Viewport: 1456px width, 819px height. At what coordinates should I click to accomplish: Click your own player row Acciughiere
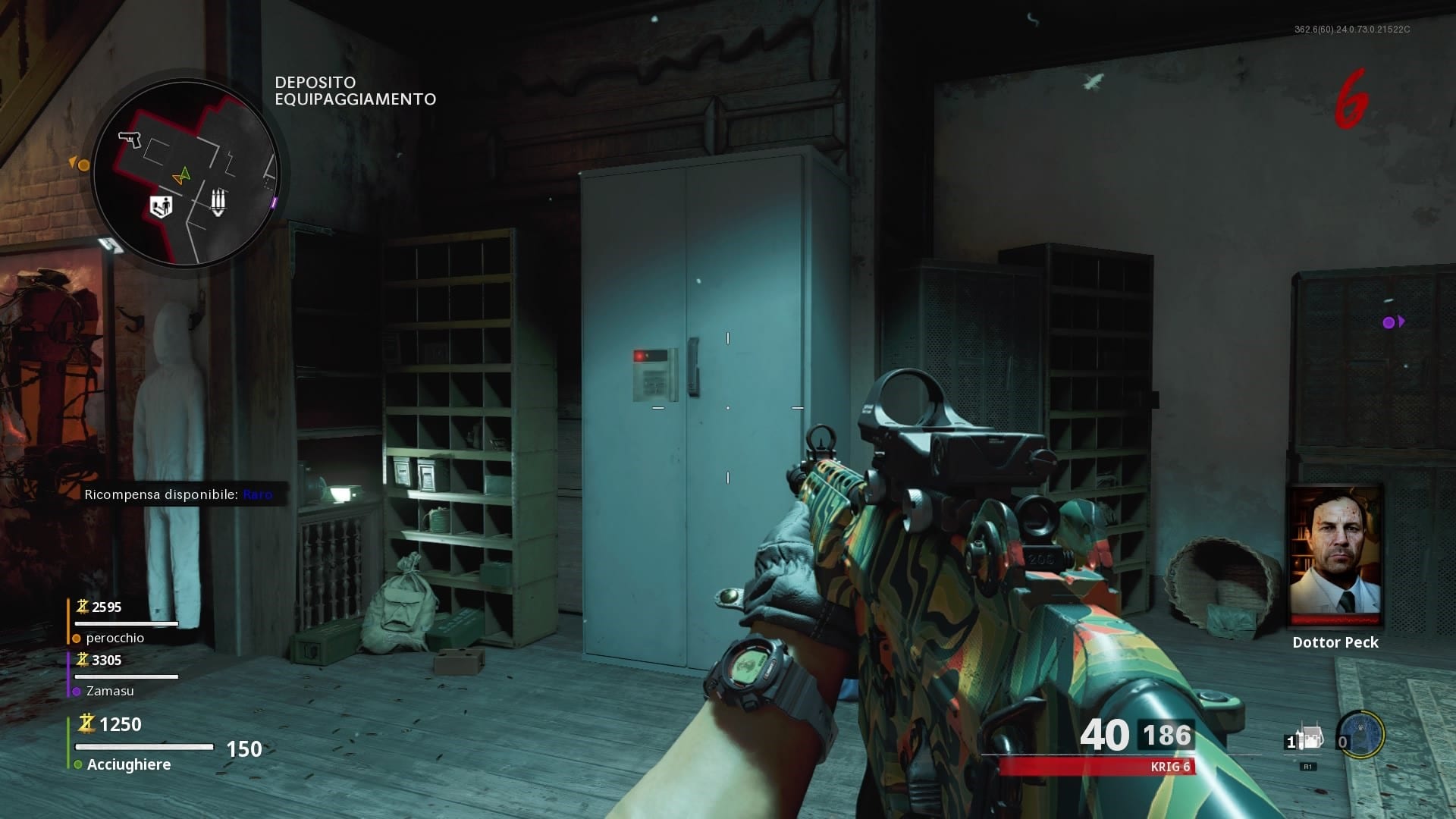(x=128, y=764)
